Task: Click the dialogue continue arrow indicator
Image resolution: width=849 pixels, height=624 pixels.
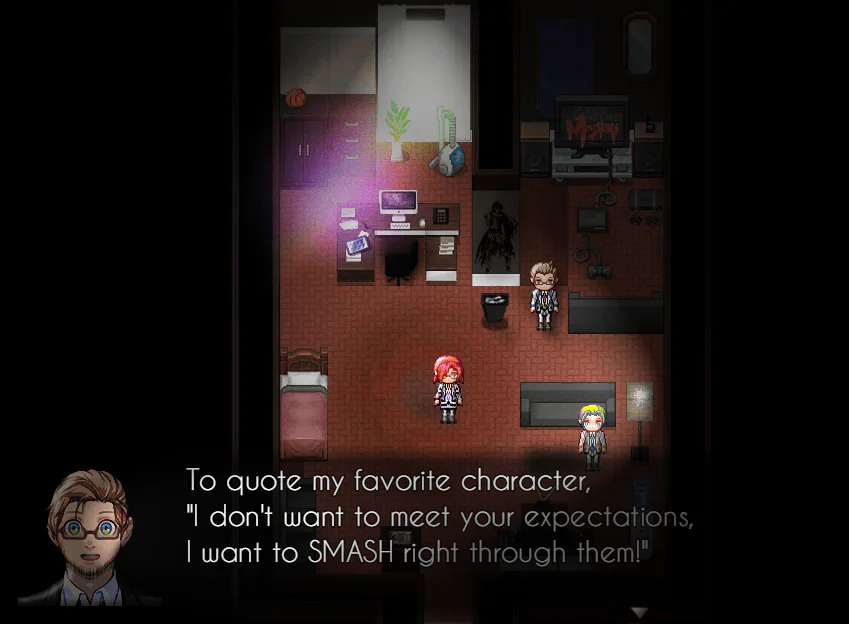Action: coord(639,611)
